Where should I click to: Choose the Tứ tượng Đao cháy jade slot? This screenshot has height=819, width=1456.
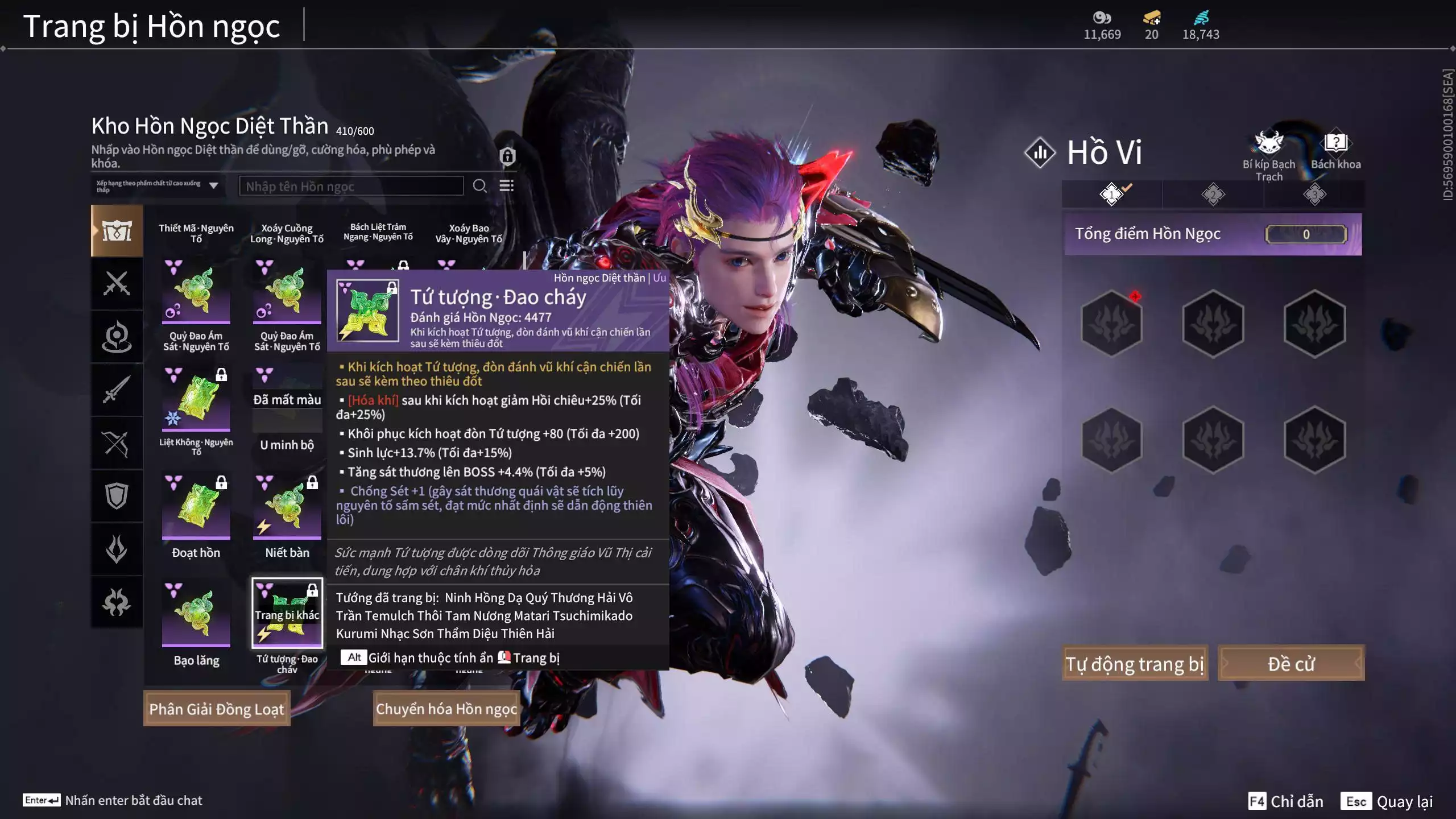(287, 614)
